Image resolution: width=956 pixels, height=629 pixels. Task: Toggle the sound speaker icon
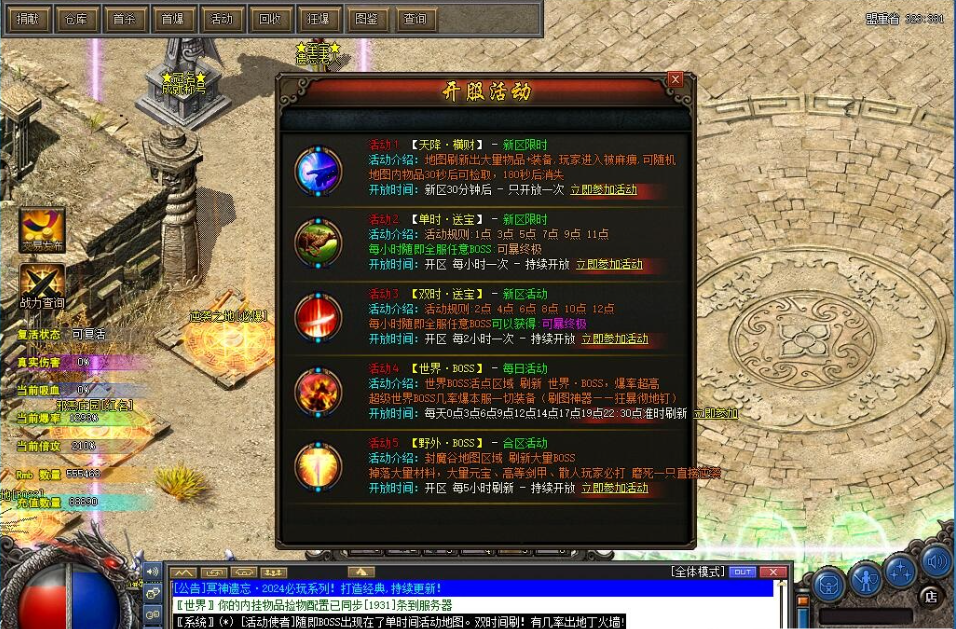935,560
